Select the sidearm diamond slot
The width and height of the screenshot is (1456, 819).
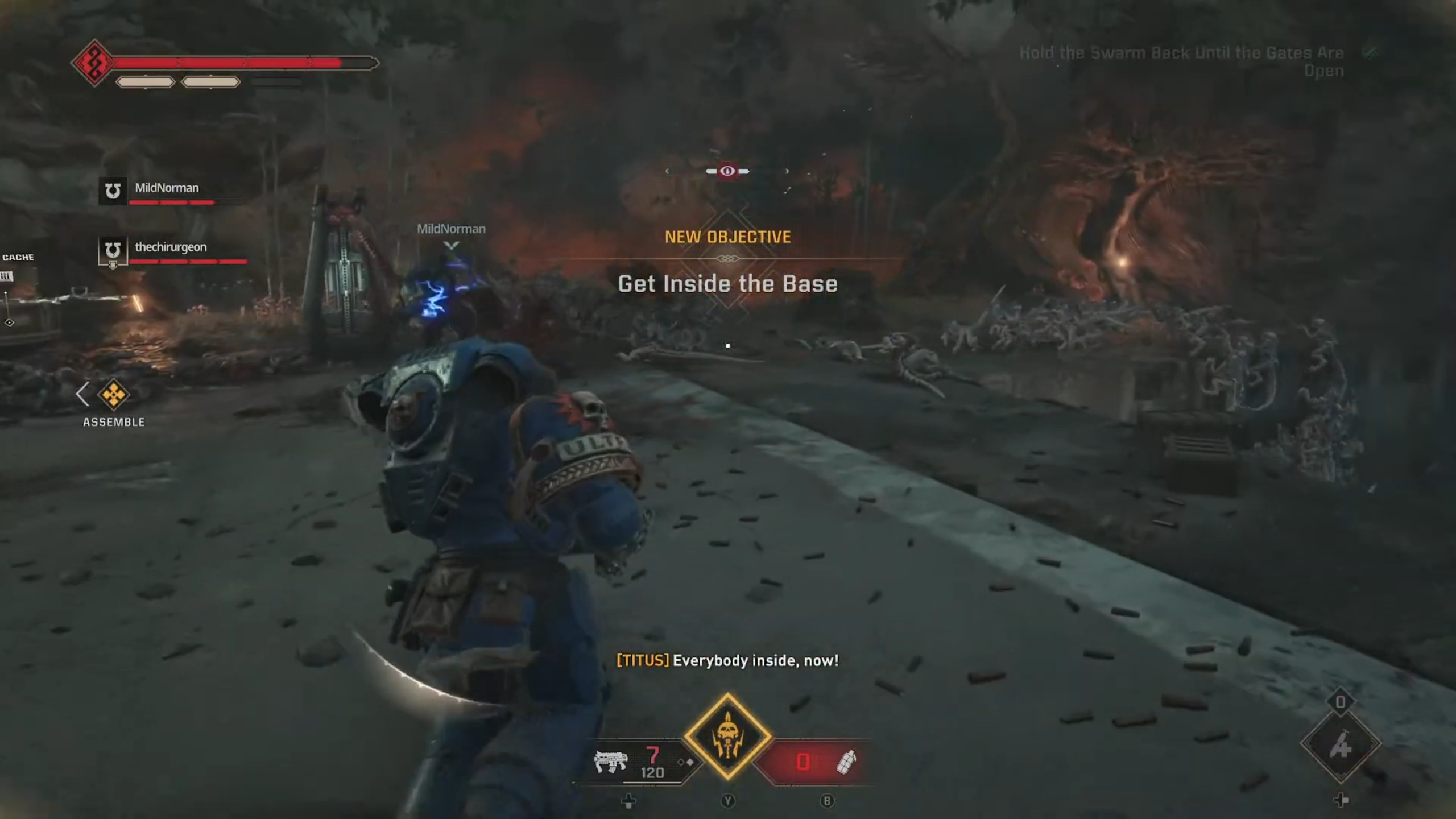pyautogui.click(x=1340, y=744)
